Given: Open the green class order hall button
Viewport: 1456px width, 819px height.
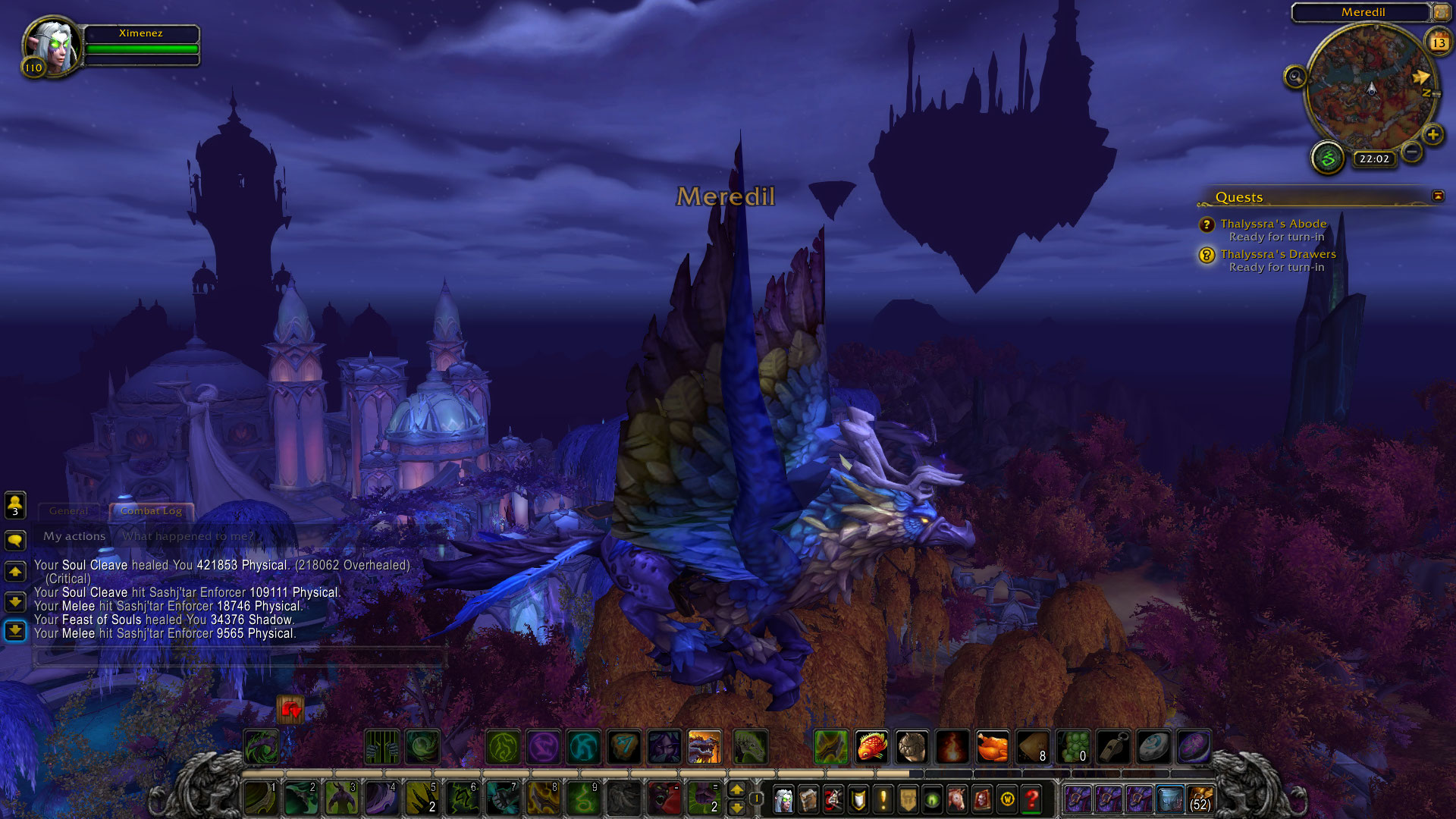Looking at the screenshot, I should [x=1328, y=158].
